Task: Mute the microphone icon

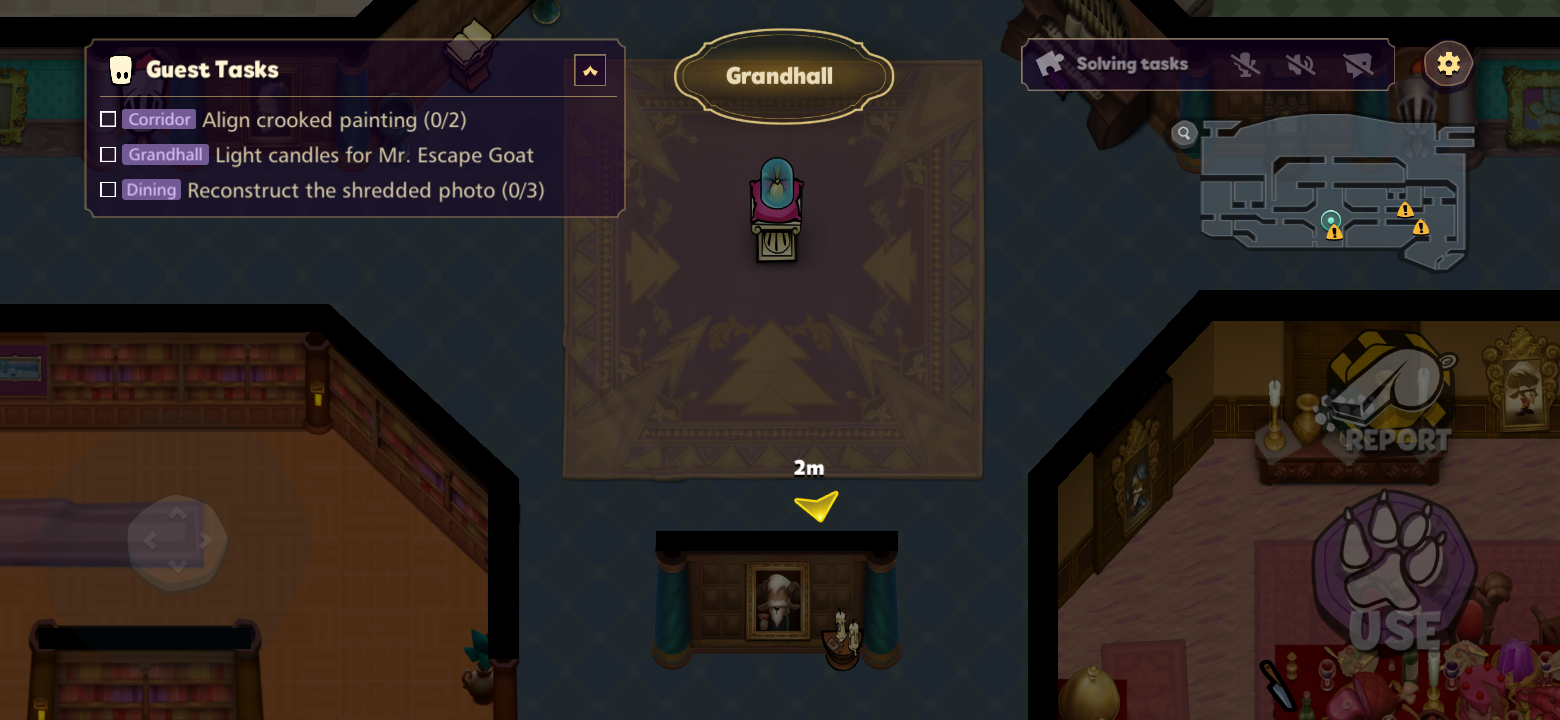Action: point(1243,63)
